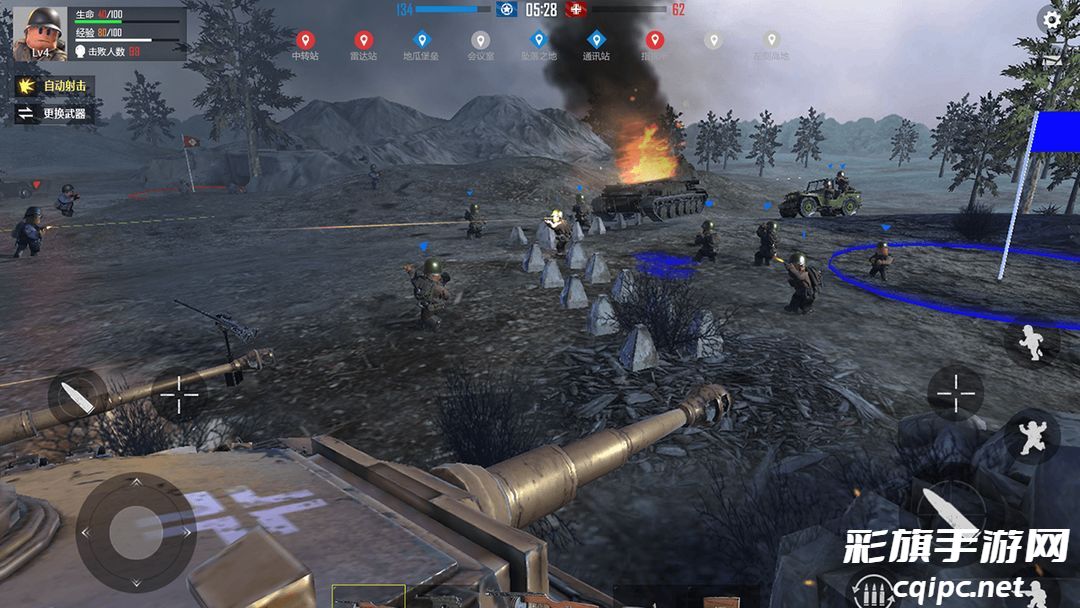Tap the 更换武器 switch weapon button

(x=53, y=114)
